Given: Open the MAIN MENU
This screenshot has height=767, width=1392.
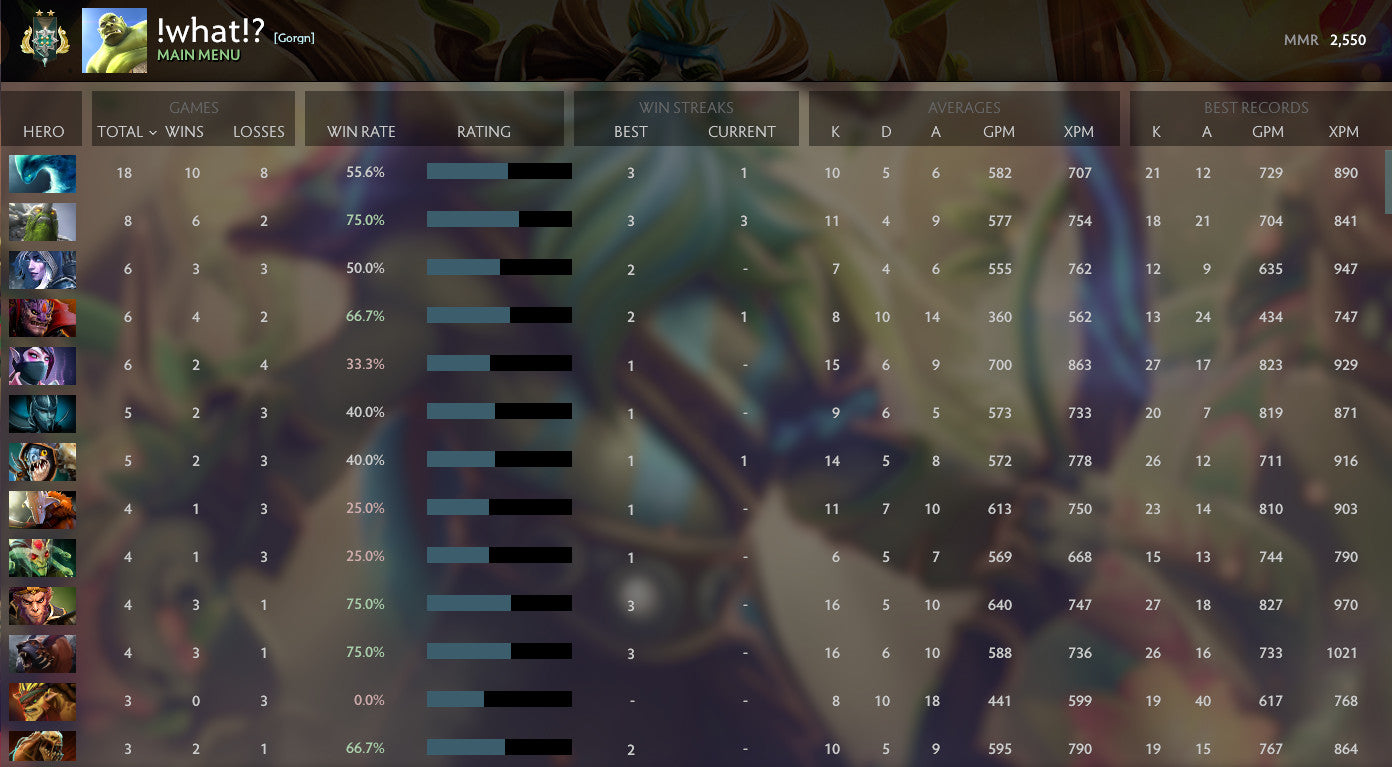Looking at the screenshot, I should pos(196,52).
